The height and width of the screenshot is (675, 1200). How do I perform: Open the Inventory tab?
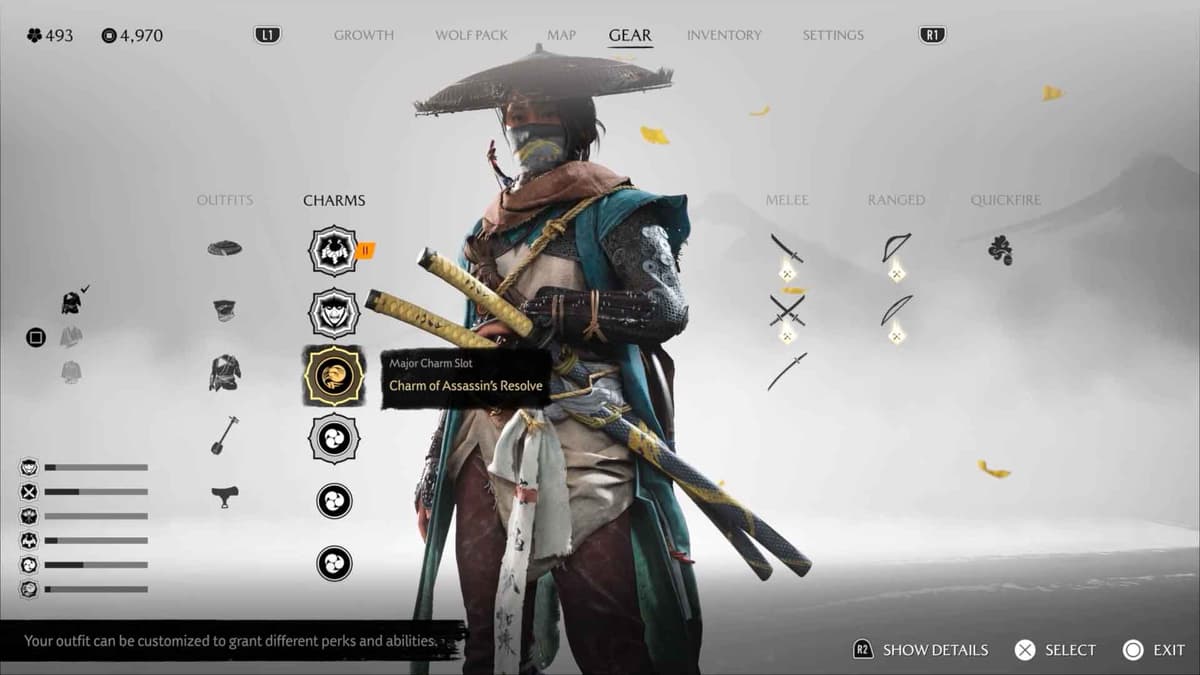pyautogui.click(x=726, y=35)
